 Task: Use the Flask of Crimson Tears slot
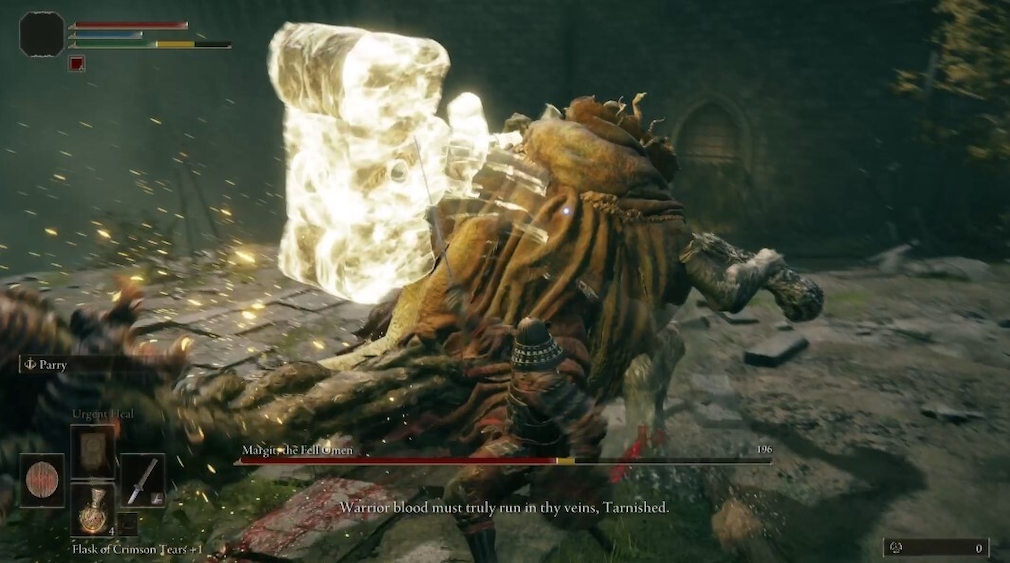pyautogui.click(x=92, y=508)
